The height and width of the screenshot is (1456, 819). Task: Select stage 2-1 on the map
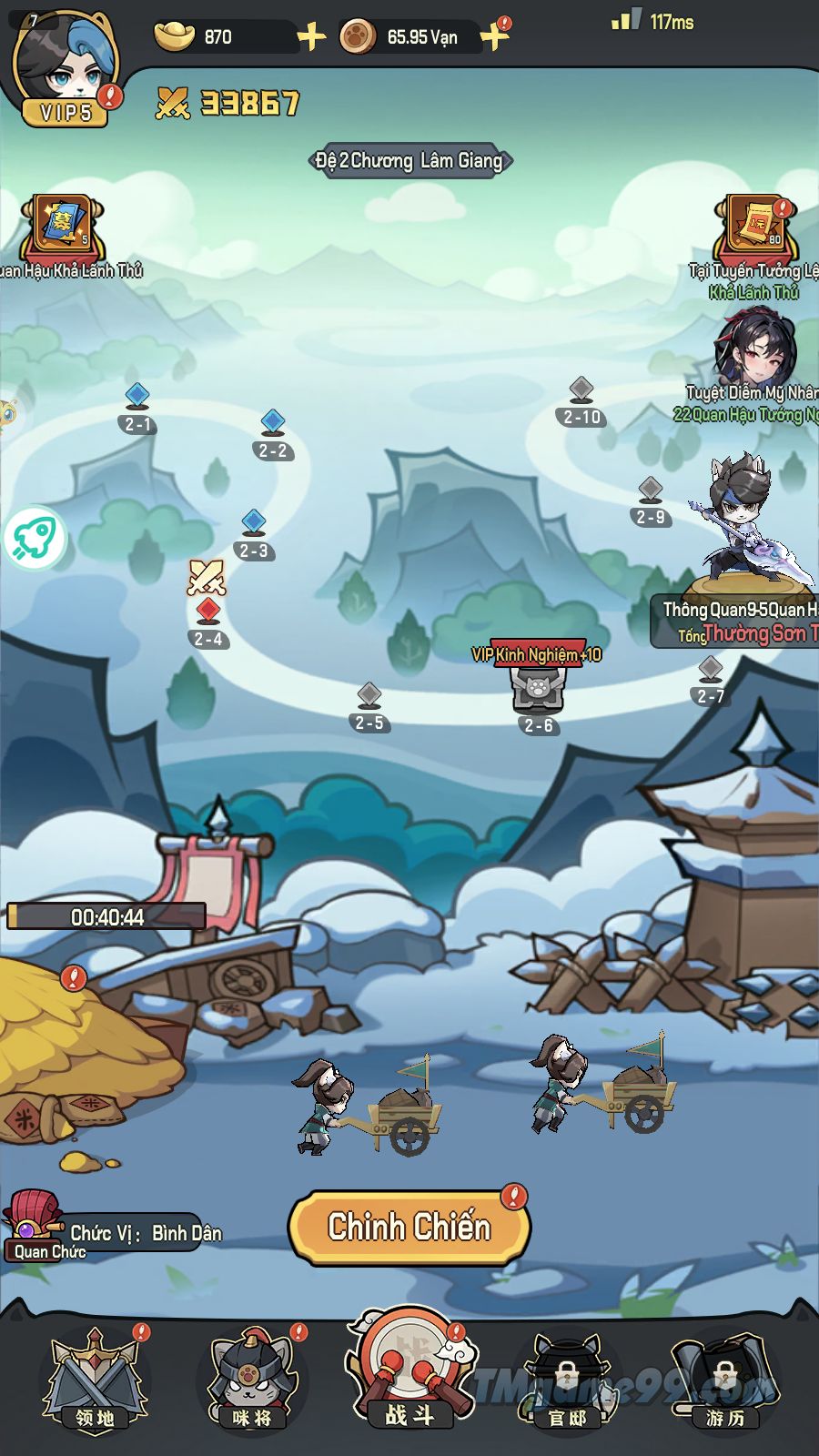137,409
